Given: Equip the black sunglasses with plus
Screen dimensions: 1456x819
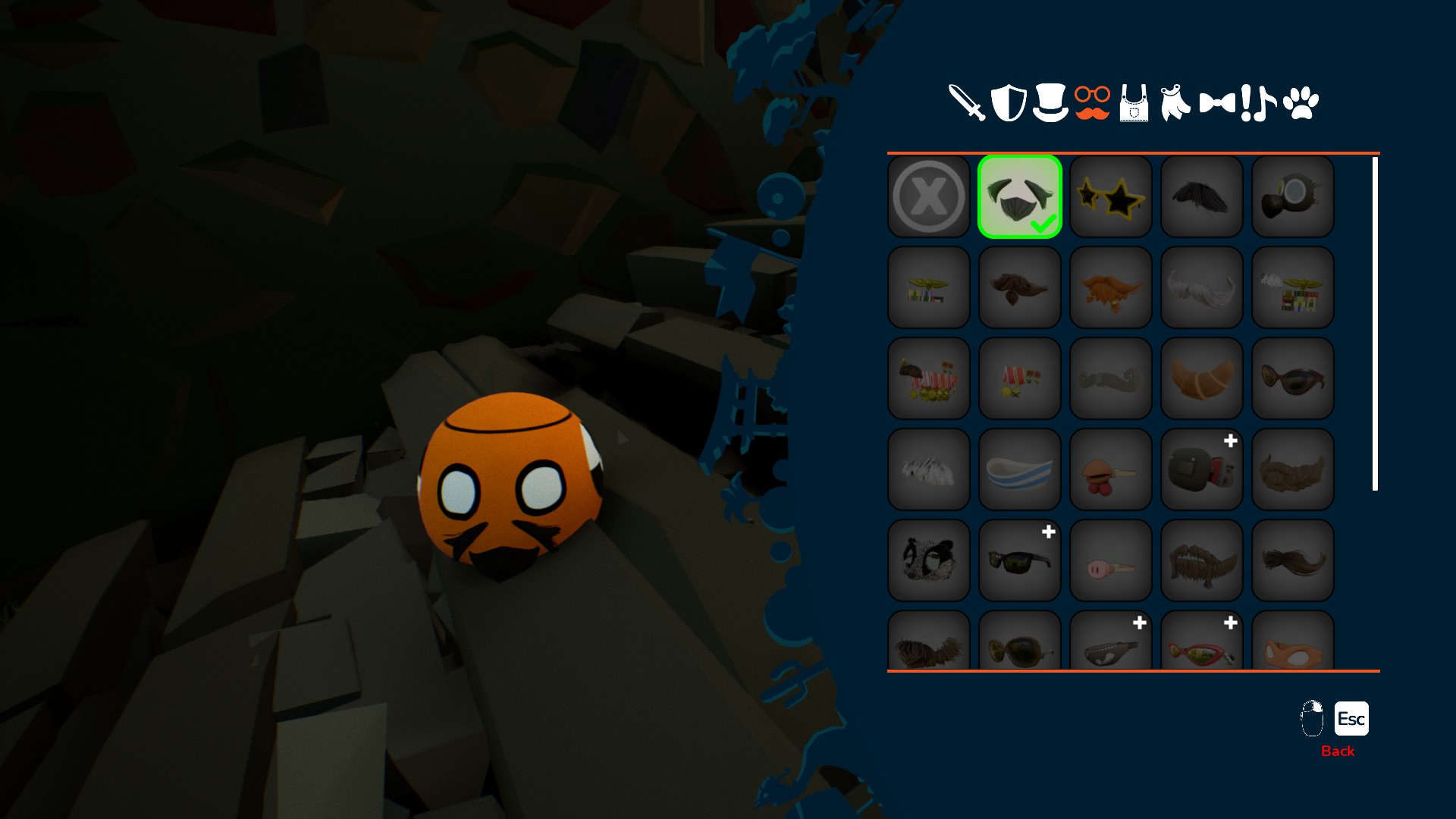Looking at the screenshot, I should coord(1020,560).
